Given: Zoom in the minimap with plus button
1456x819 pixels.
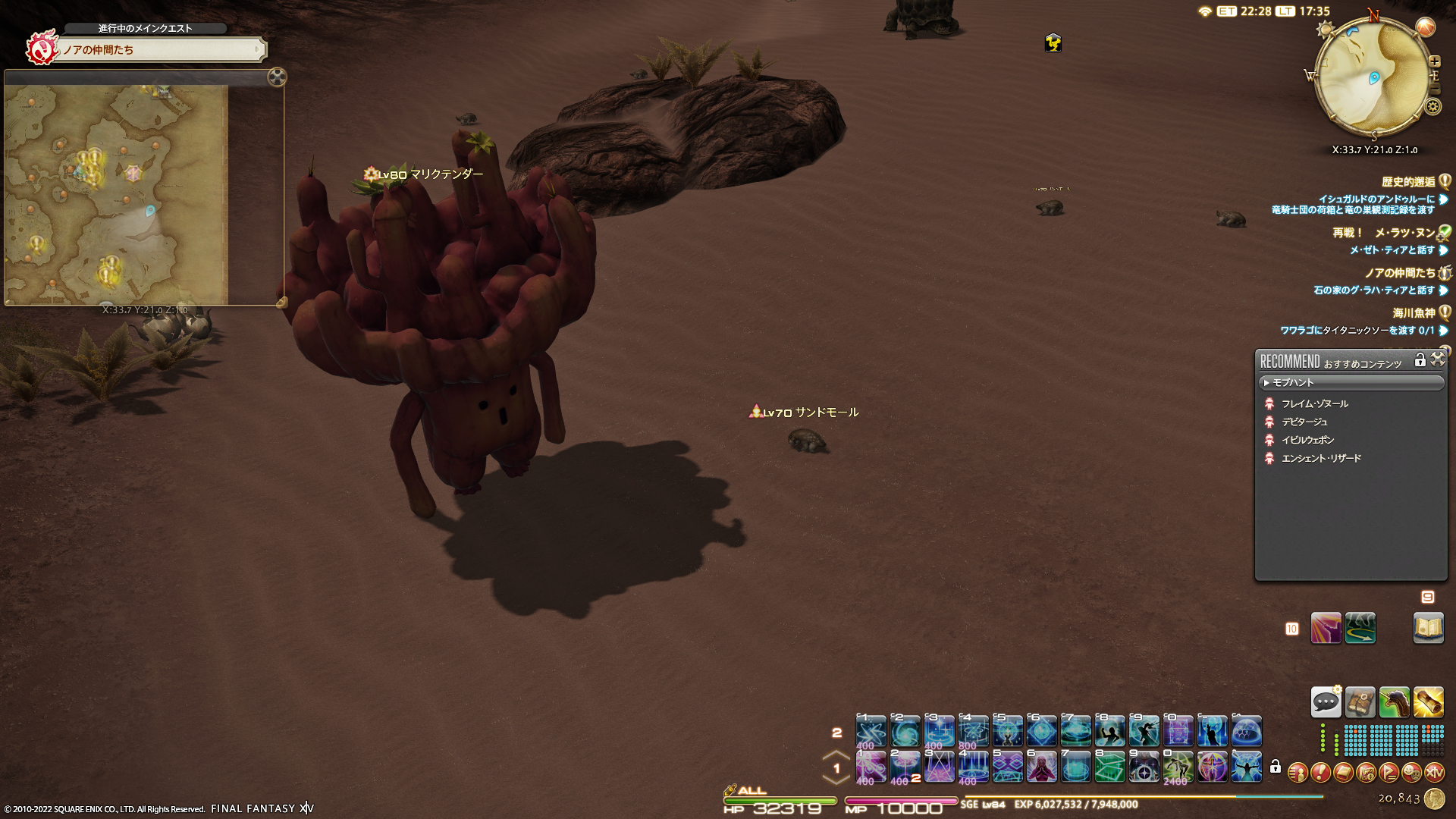Looking at the screenshot, I should pyautogui.click(x=1435, y=61).
